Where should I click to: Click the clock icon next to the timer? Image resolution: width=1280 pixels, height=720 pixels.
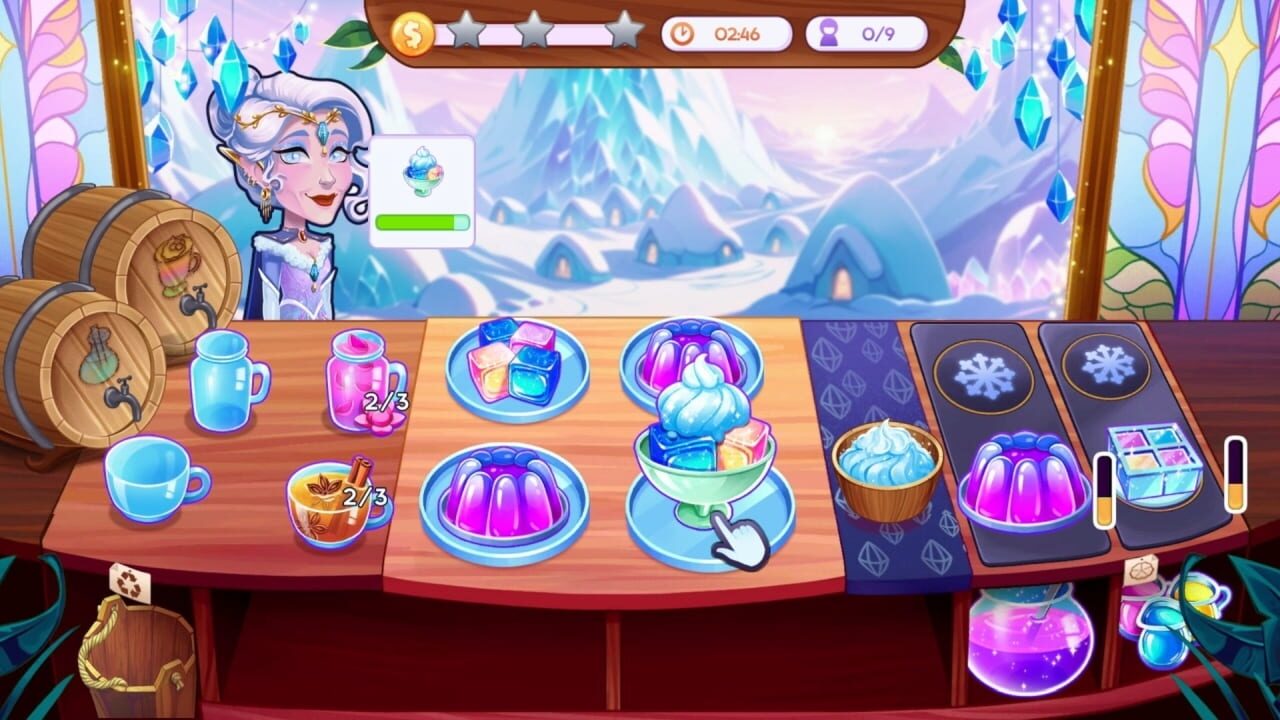coord(682,31)
